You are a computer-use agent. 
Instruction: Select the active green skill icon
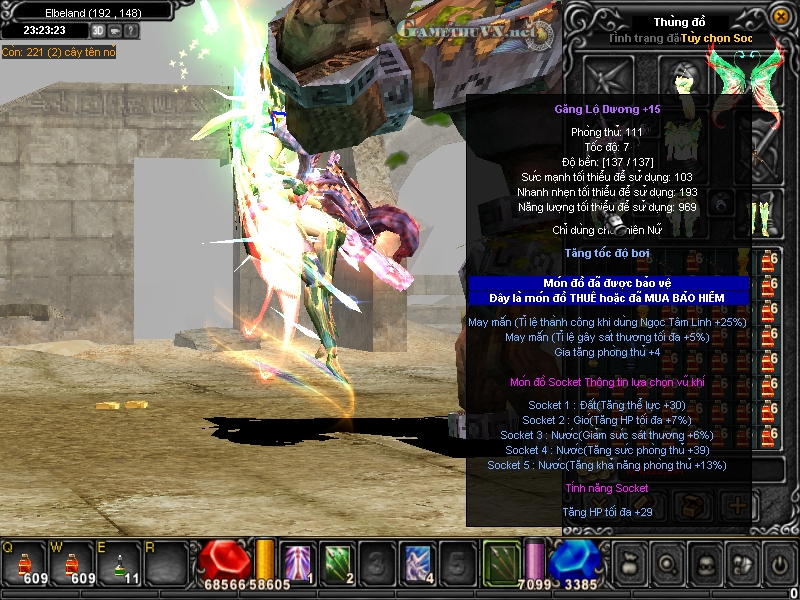pos(501,561)
